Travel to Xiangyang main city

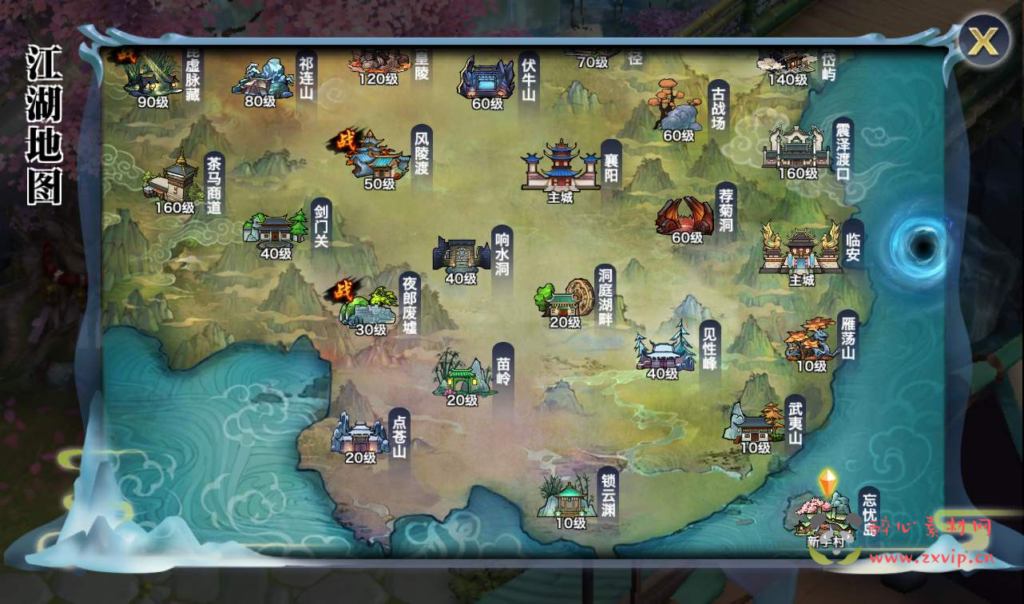point(560,167)
